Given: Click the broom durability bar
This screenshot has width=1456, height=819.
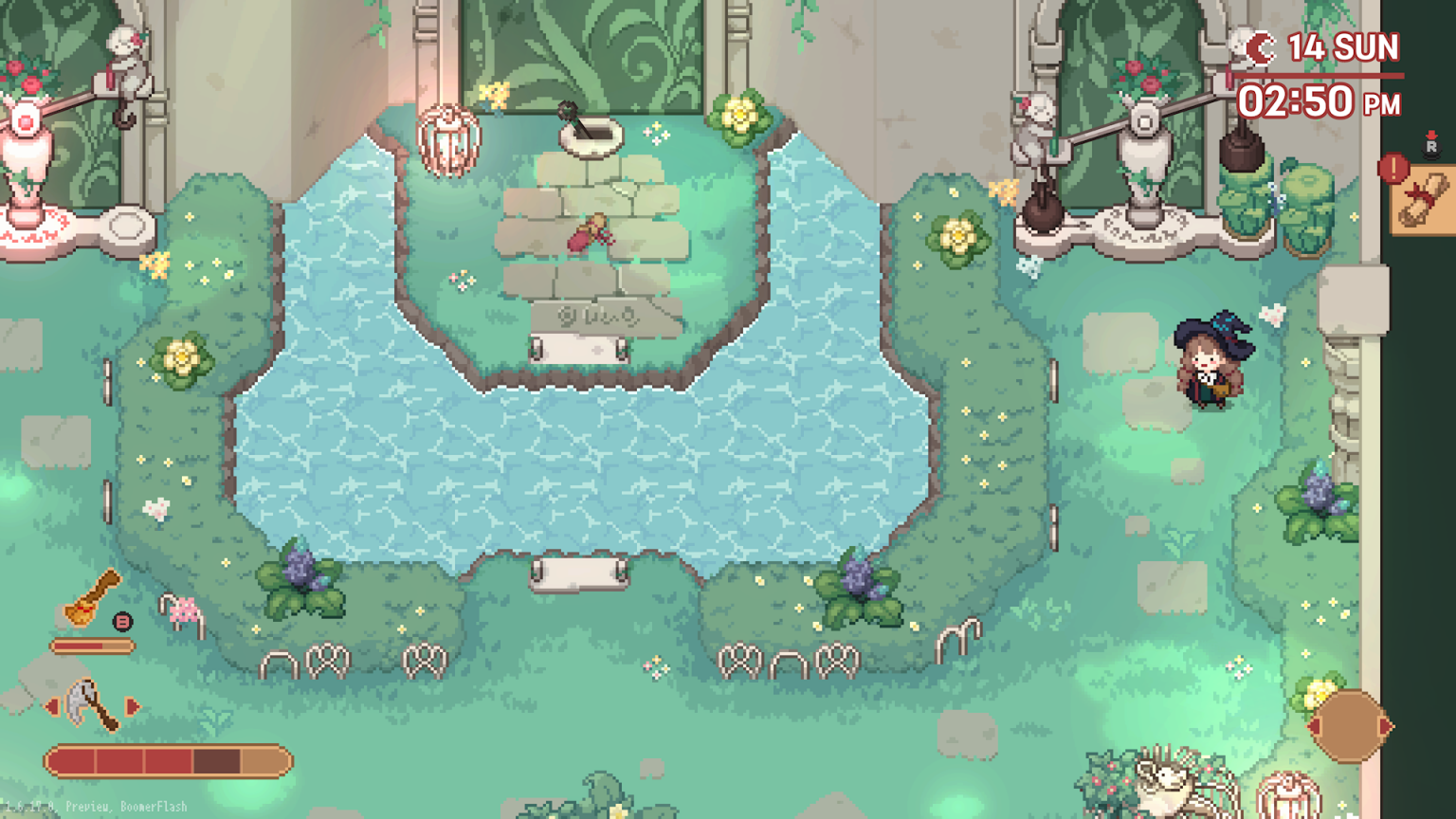Looking at the screenshot, I should 92,645.
